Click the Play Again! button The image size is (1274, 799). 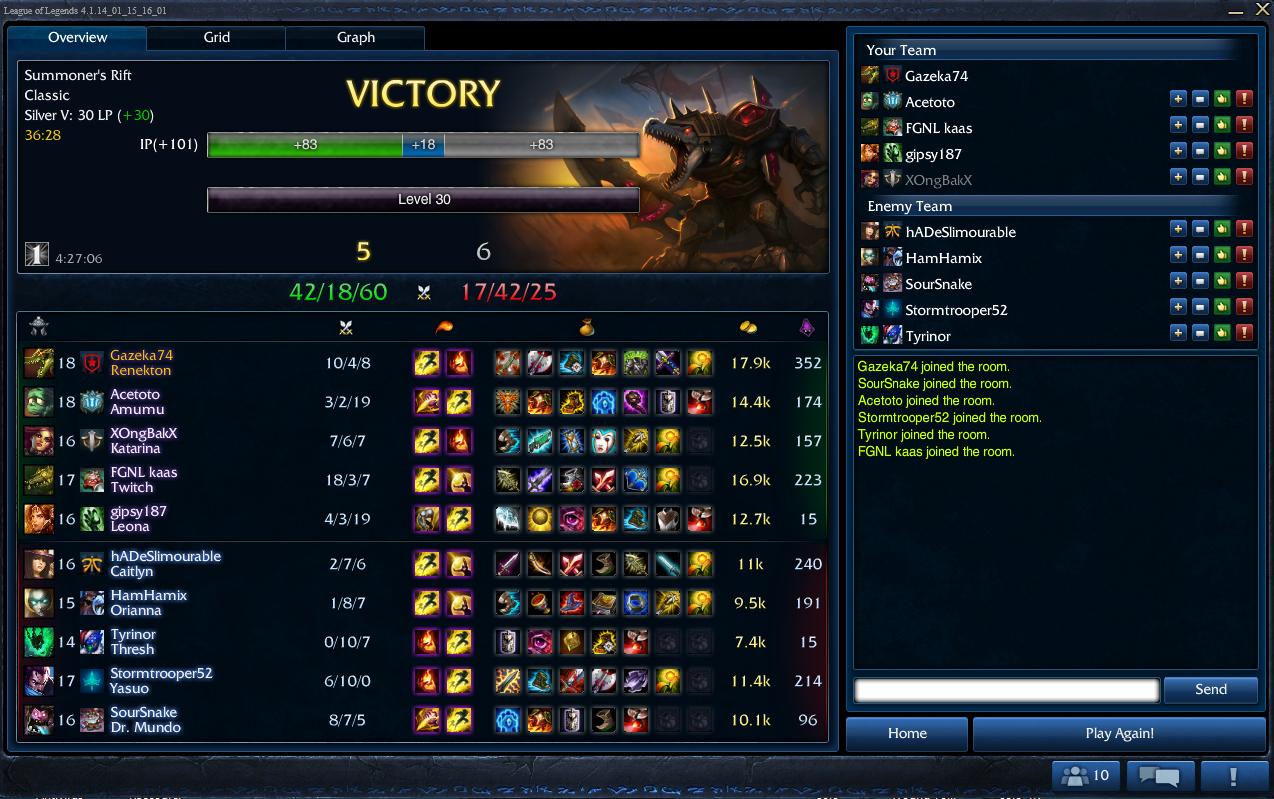pos(1119,733)
